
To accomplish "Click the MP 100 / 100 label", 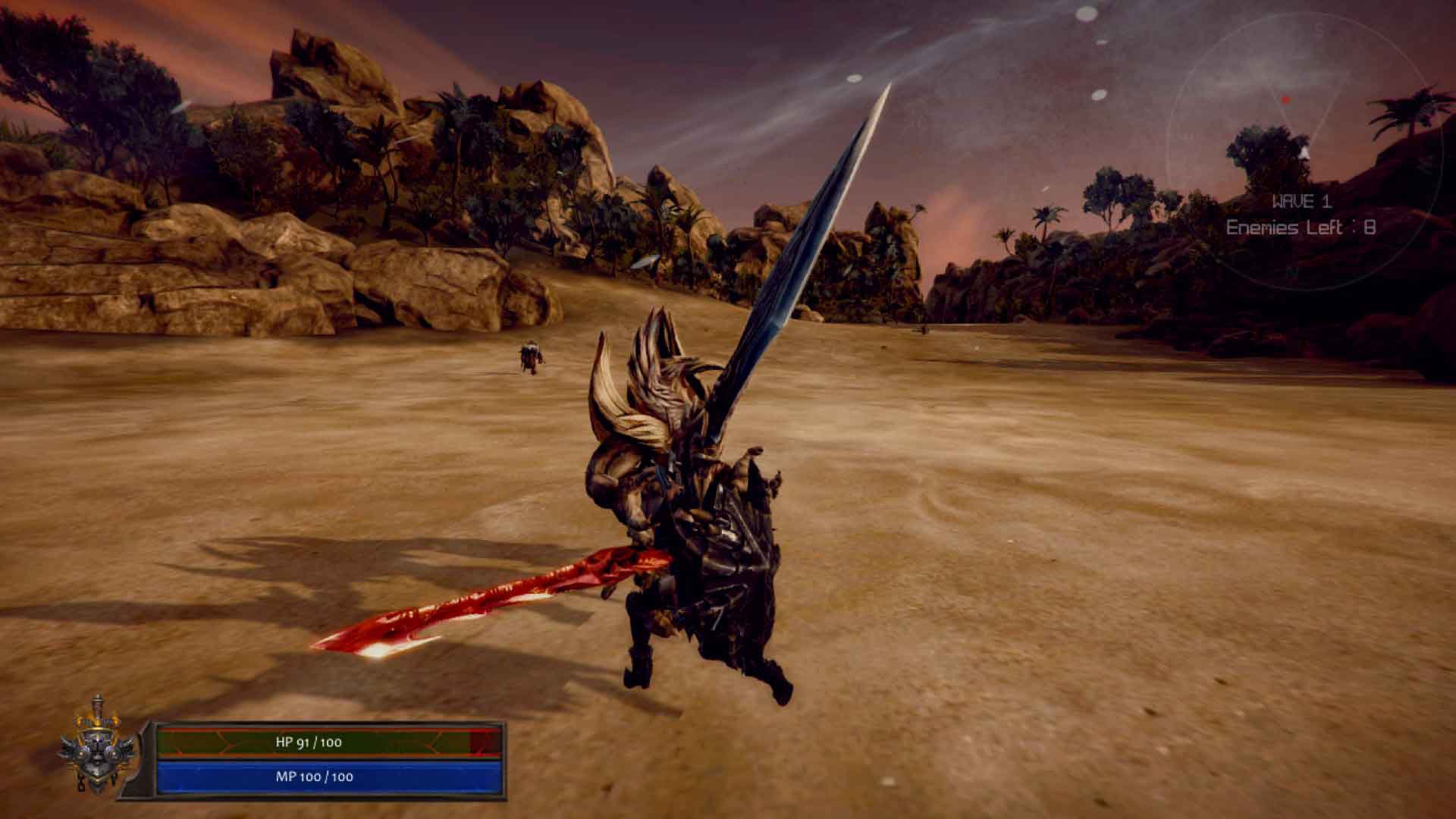I will click(x=315, y=777).
